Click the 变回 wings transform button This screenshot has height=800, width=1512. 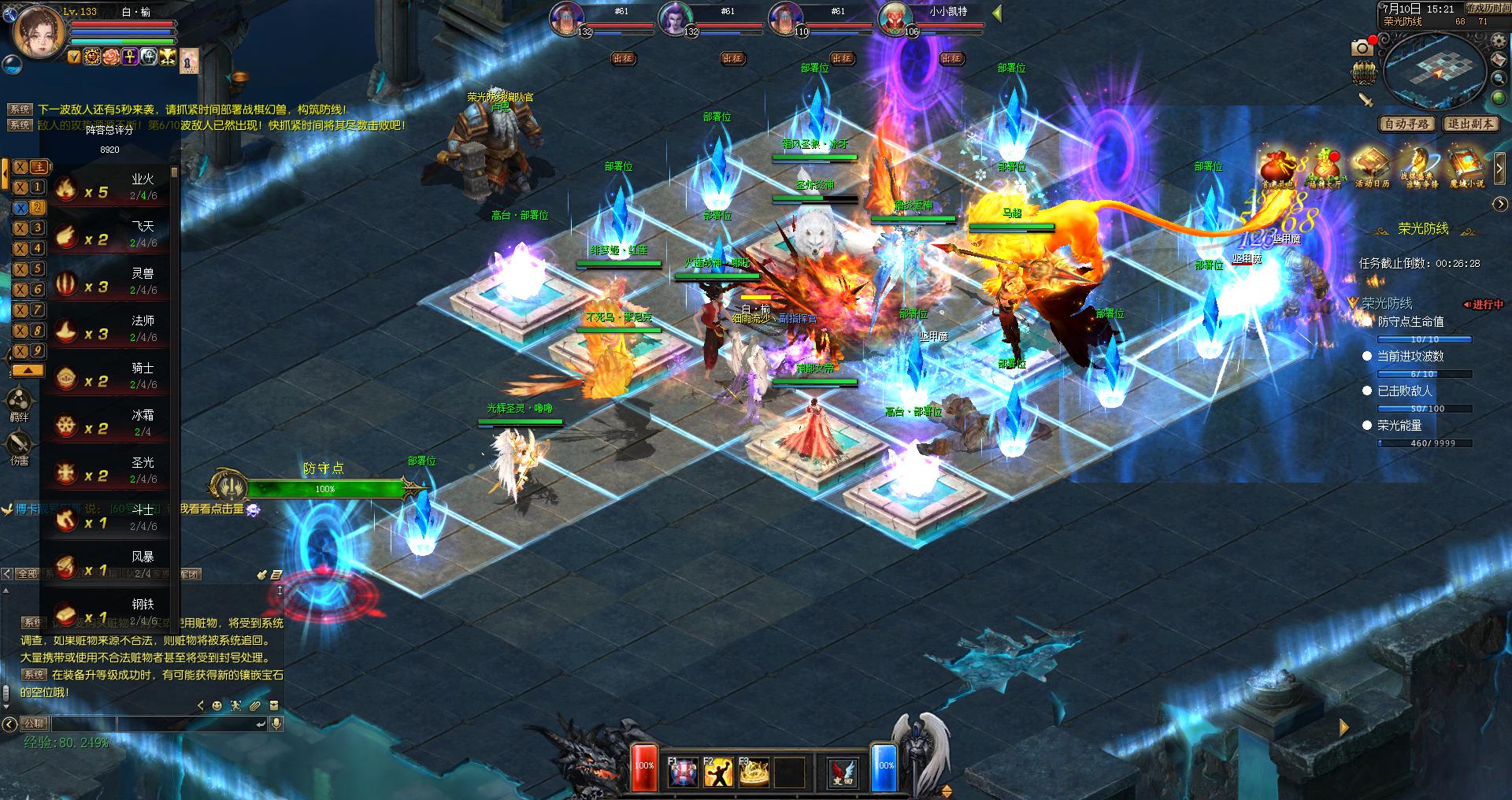pyautogui.click(x=842, y=773)
